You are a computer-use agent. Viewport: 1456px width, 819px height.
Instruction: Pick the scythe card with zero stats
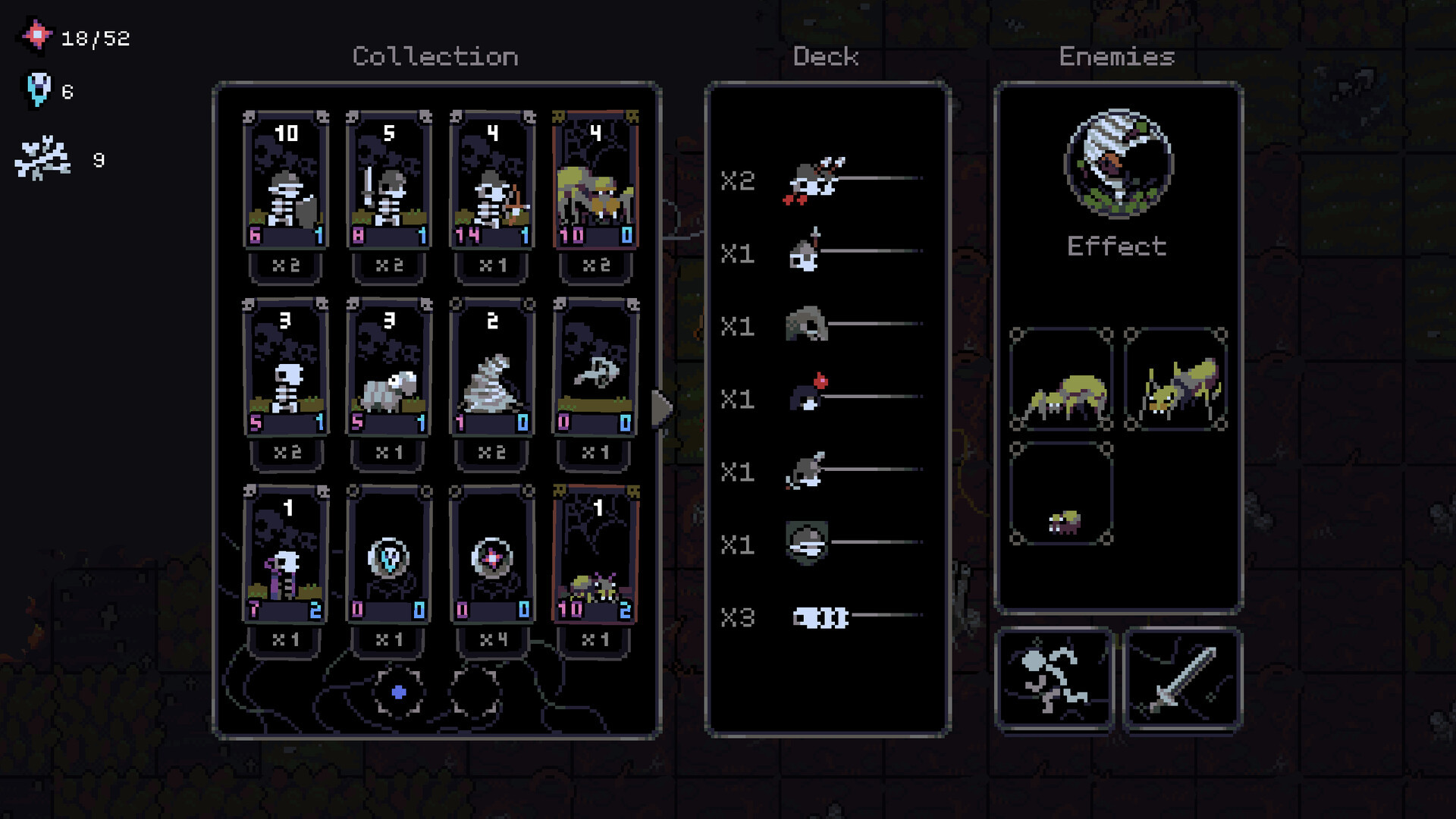click(595, 368)
